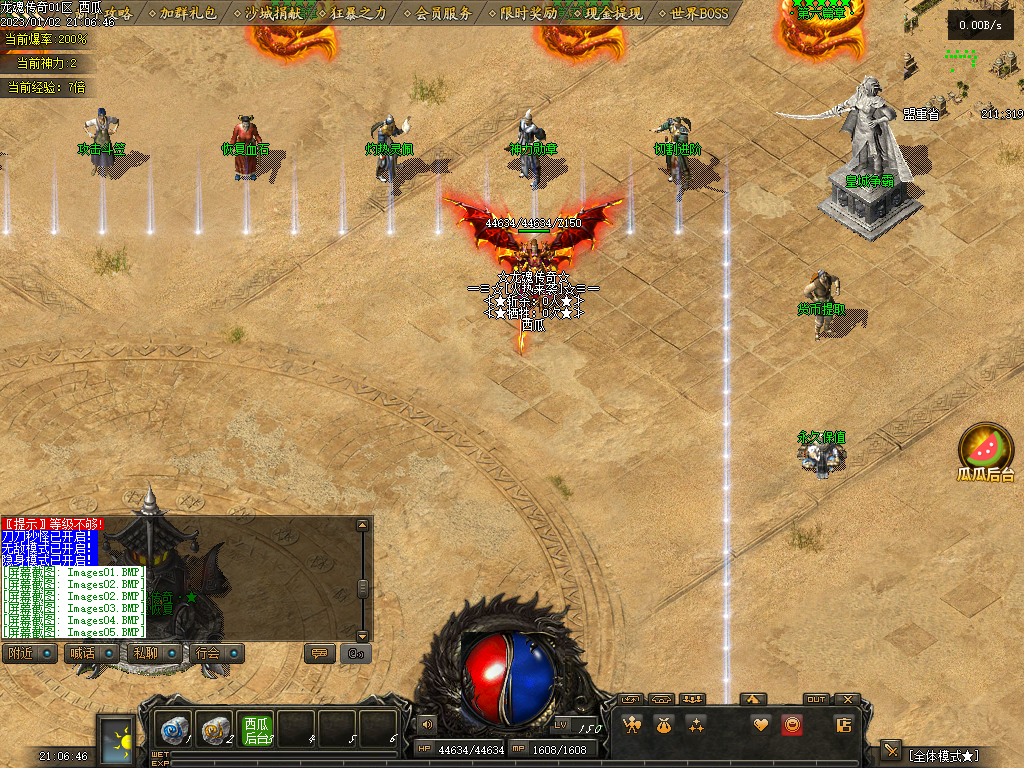Click the speech bubble chat button
1024x768 pixels.
[320, 653]
